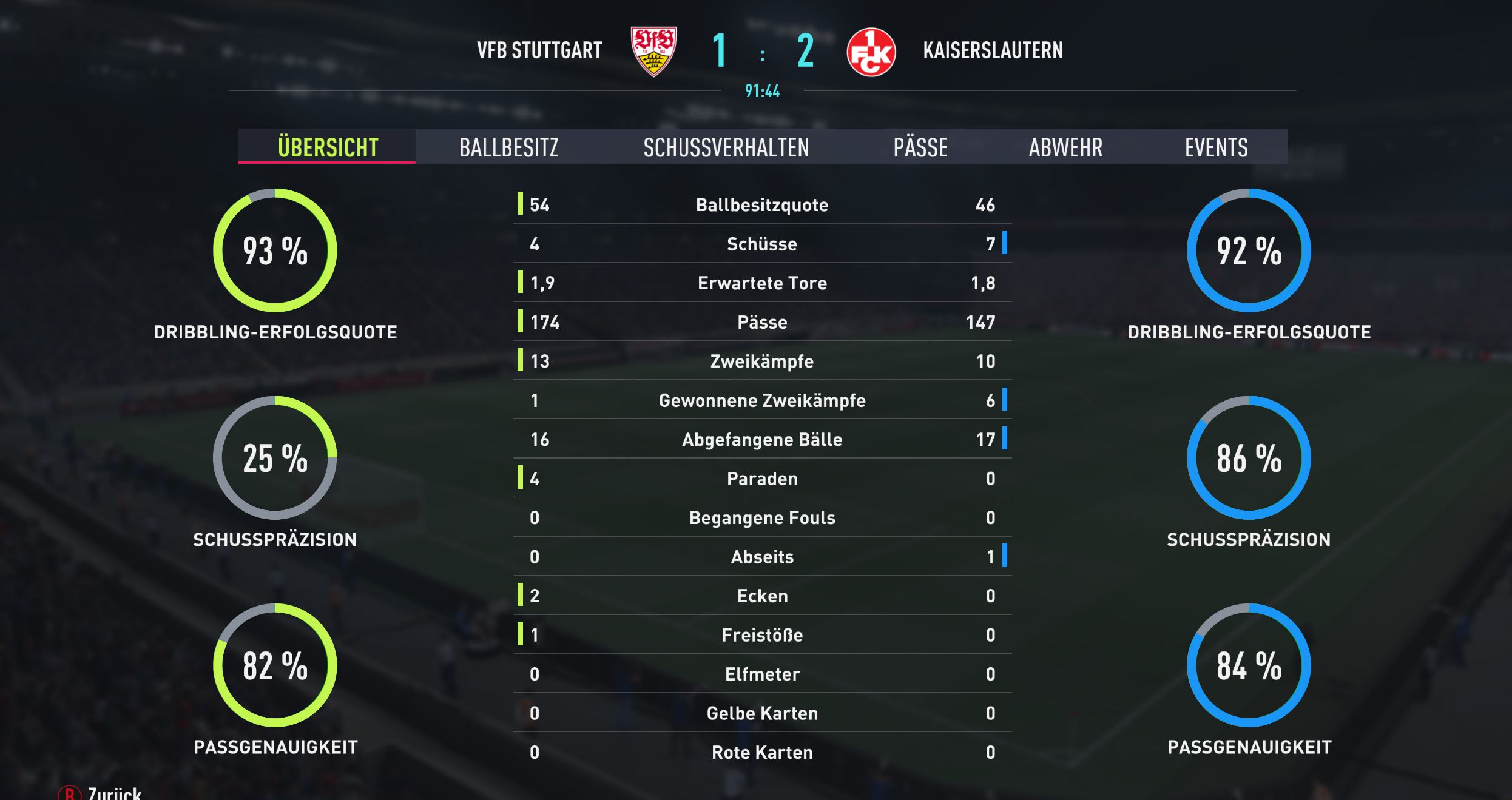Select the Übersicht tab

(328, 147)
